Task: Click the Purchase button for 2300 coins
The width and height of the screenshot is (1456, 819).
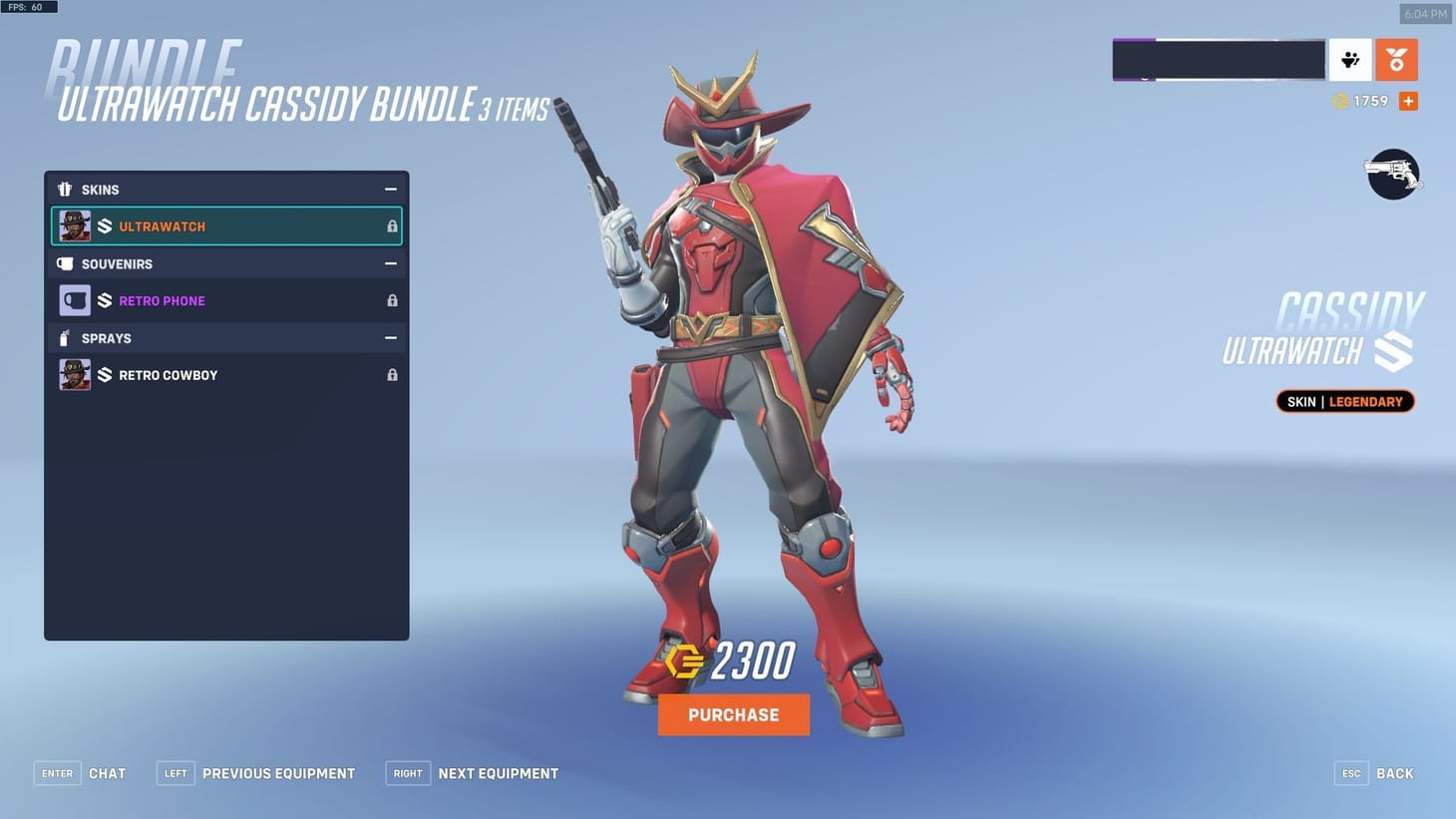Action: pos(733,714)
